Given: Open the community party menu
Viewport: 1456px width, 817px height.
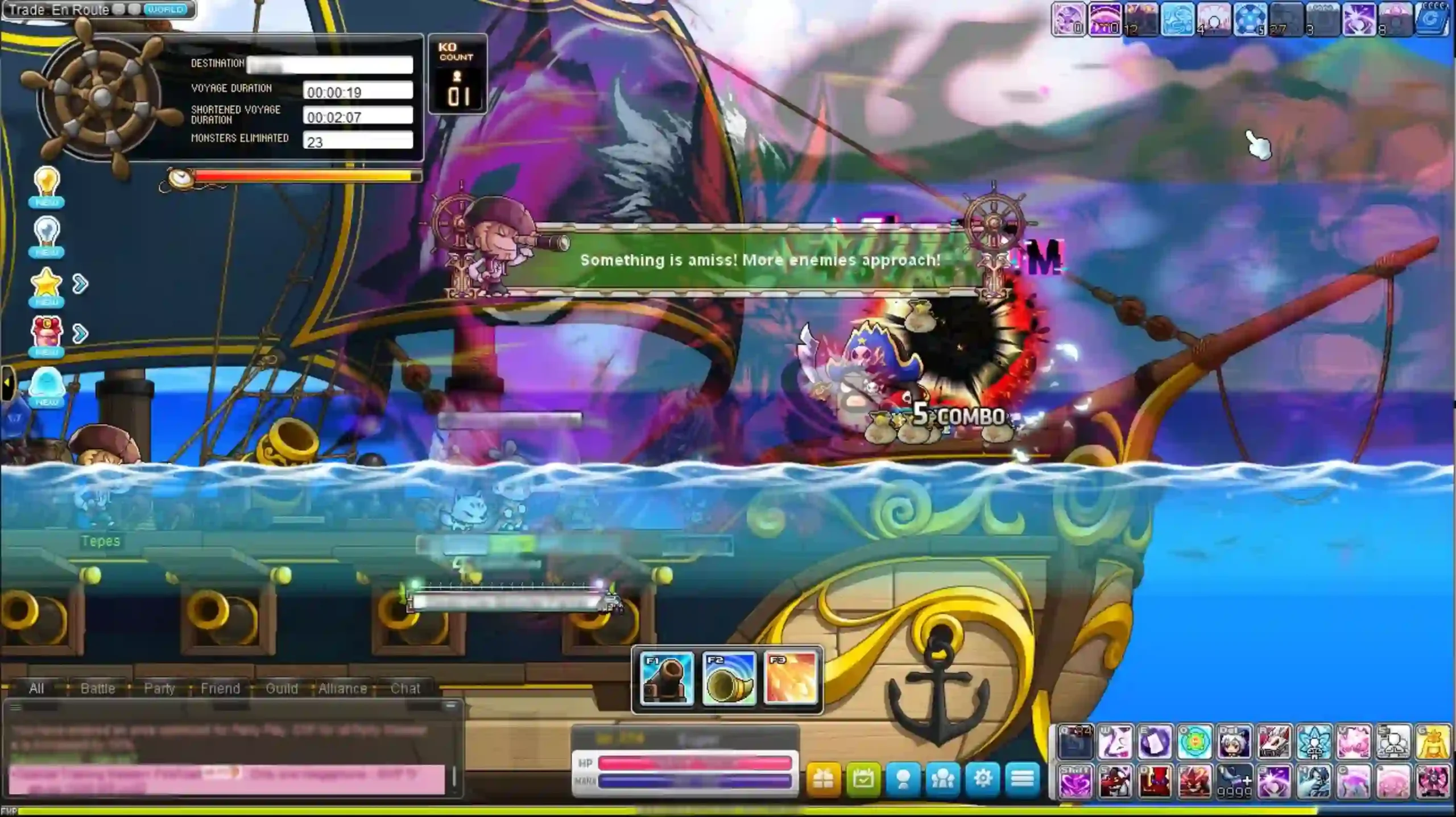Looking at the screenshot, I should (942, 781).
